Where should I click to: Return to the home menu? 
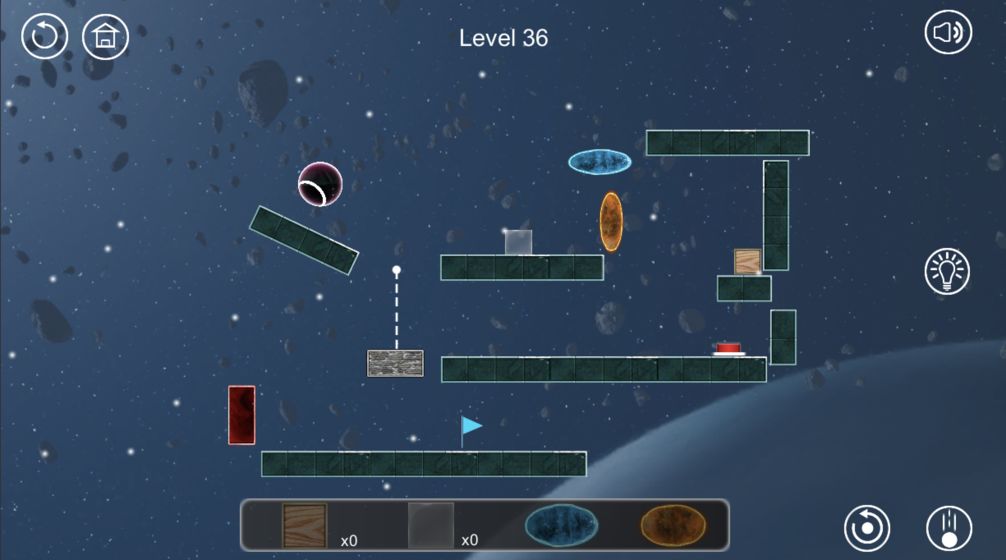[x=105, y=37]
